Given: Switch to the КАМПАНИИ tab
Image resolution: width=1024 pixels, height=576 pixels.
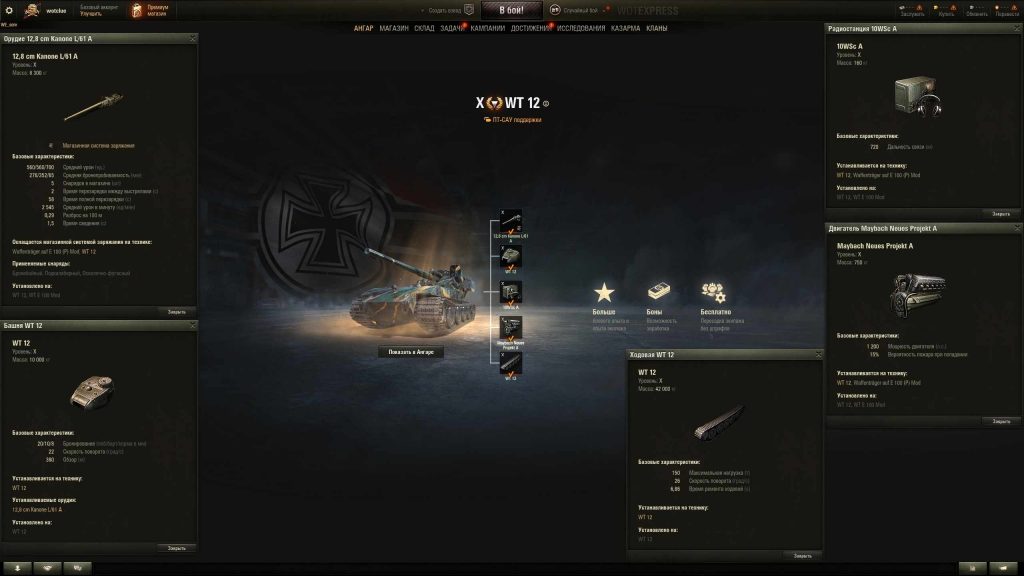Looking at the screenshot, I should coord(487,28).
